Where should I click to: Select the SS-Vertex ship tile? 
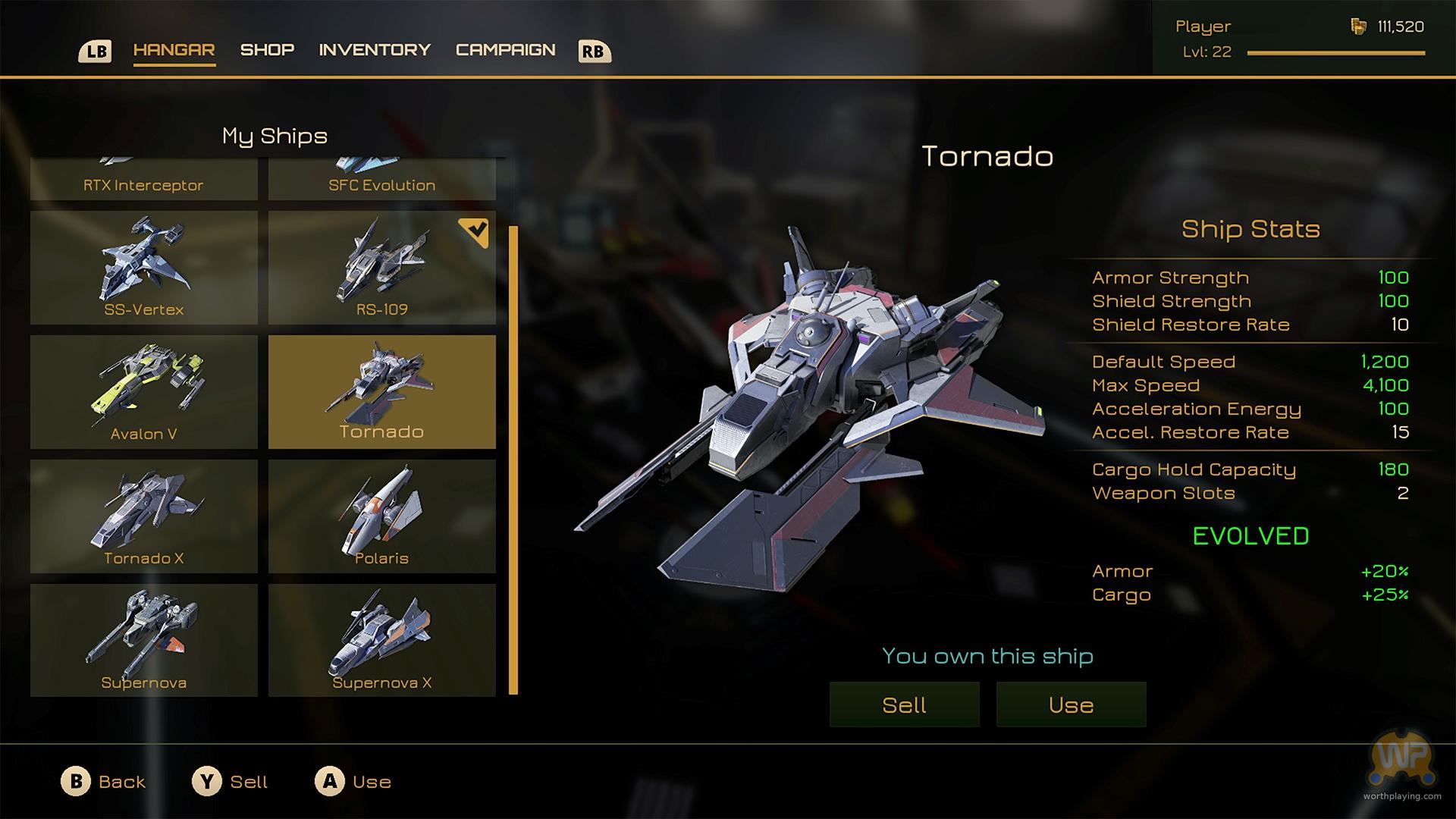coord(144,268)
